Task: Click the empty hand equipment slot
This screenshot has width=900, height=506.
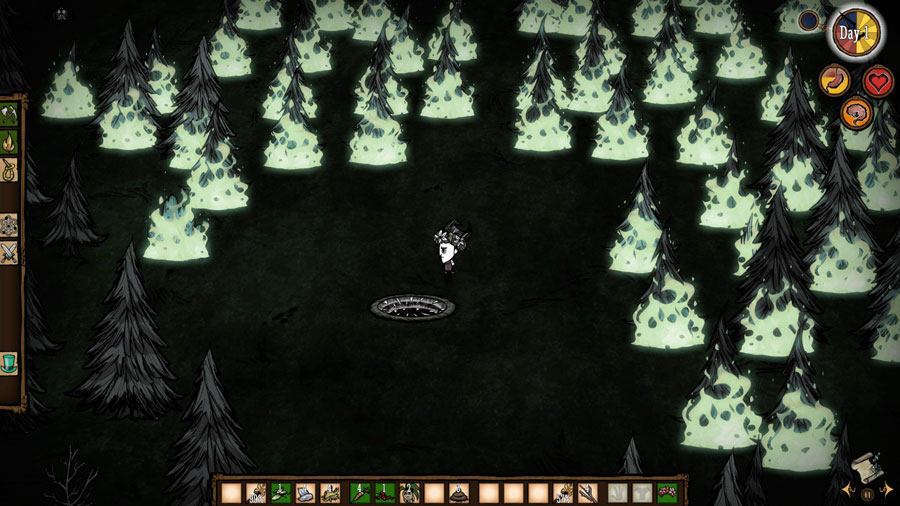Action: pos(618,493)
